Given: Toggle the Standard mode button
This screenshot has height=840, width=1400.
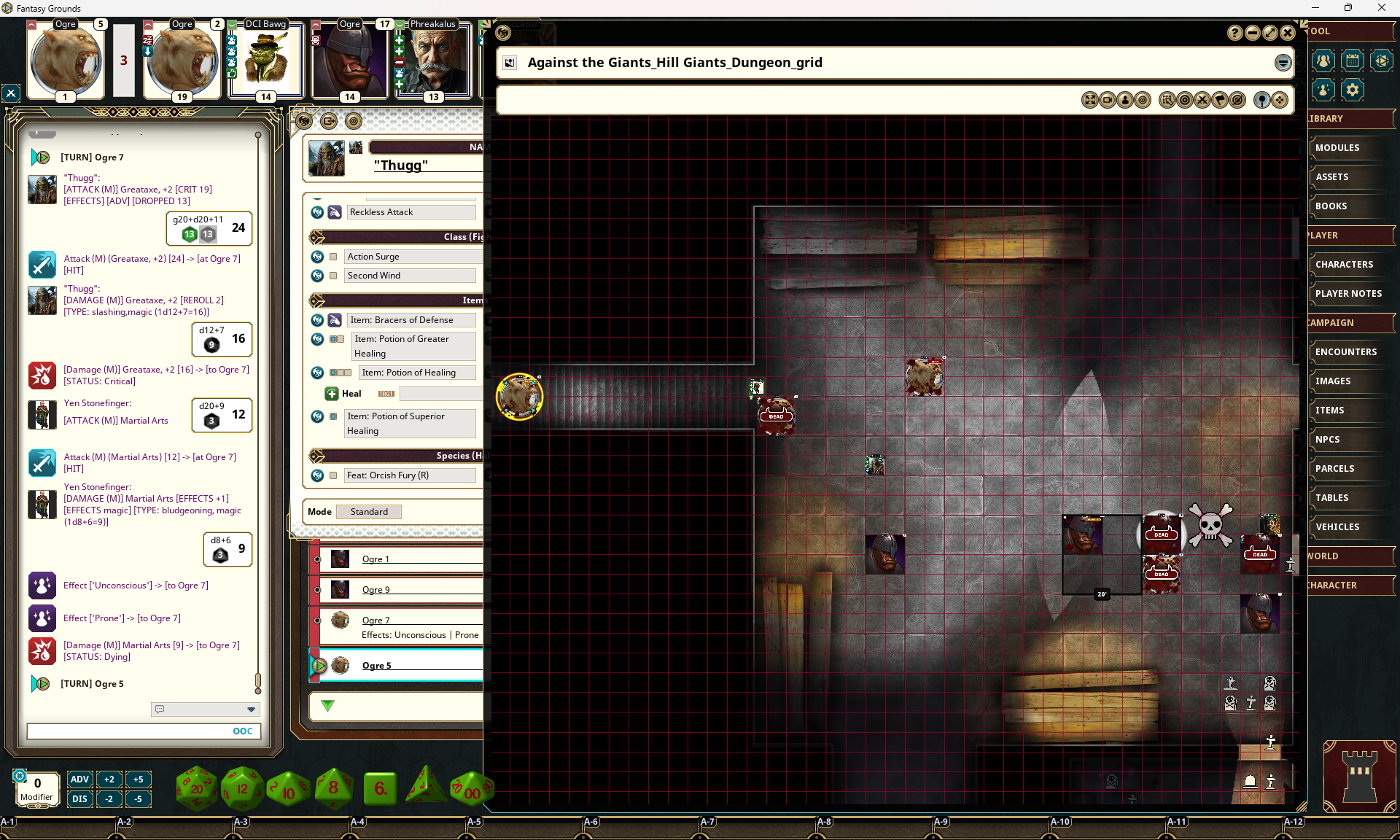Looking at the screenshot, I should pyautogui.click(x=369, y=512).
